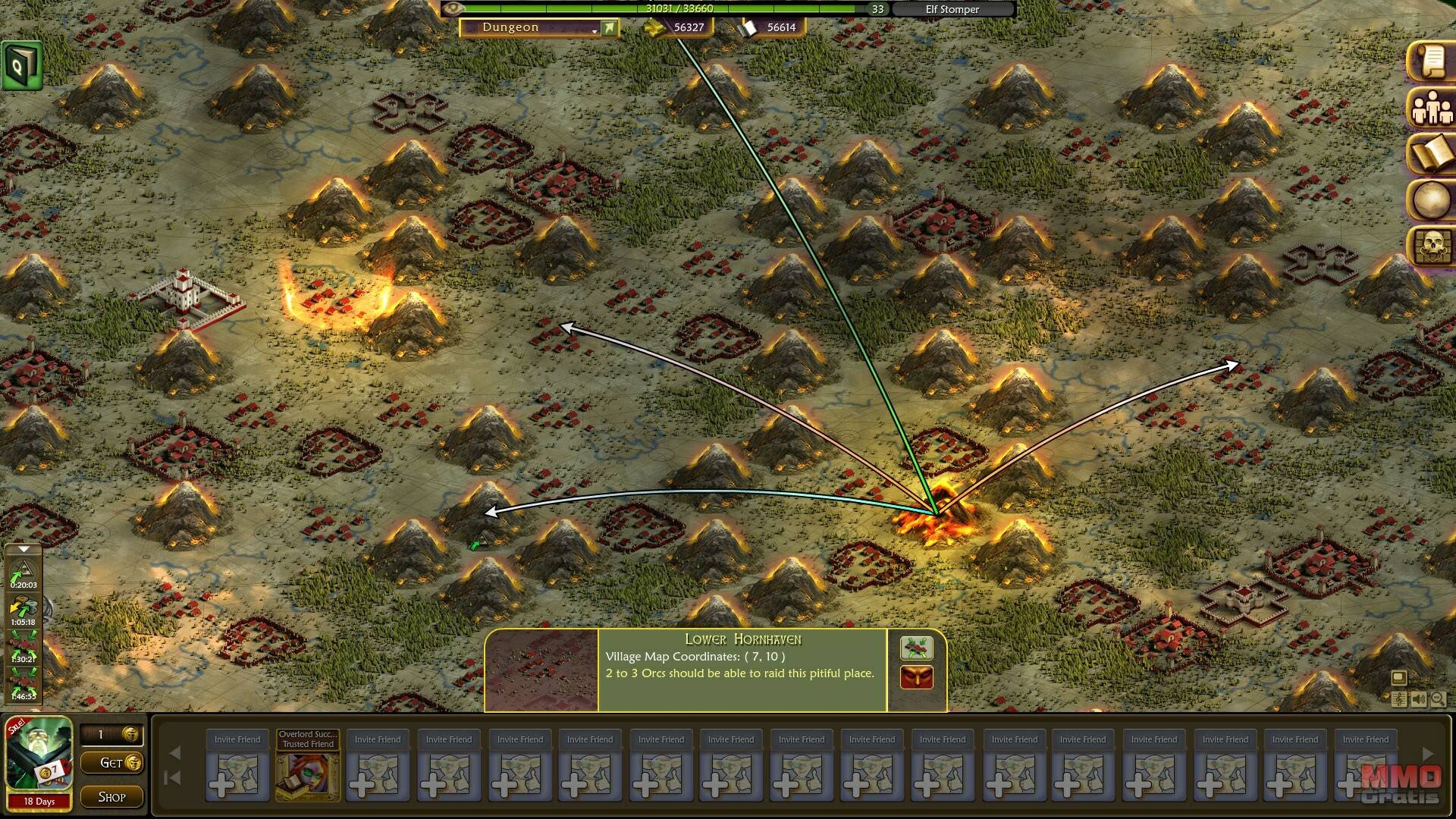Click the magnifier zoom-out button

[1437, 699]
